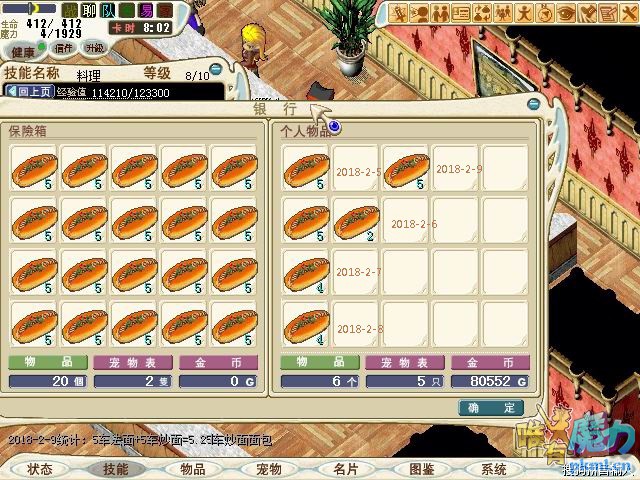Open the 技能 skills menu

116,468
